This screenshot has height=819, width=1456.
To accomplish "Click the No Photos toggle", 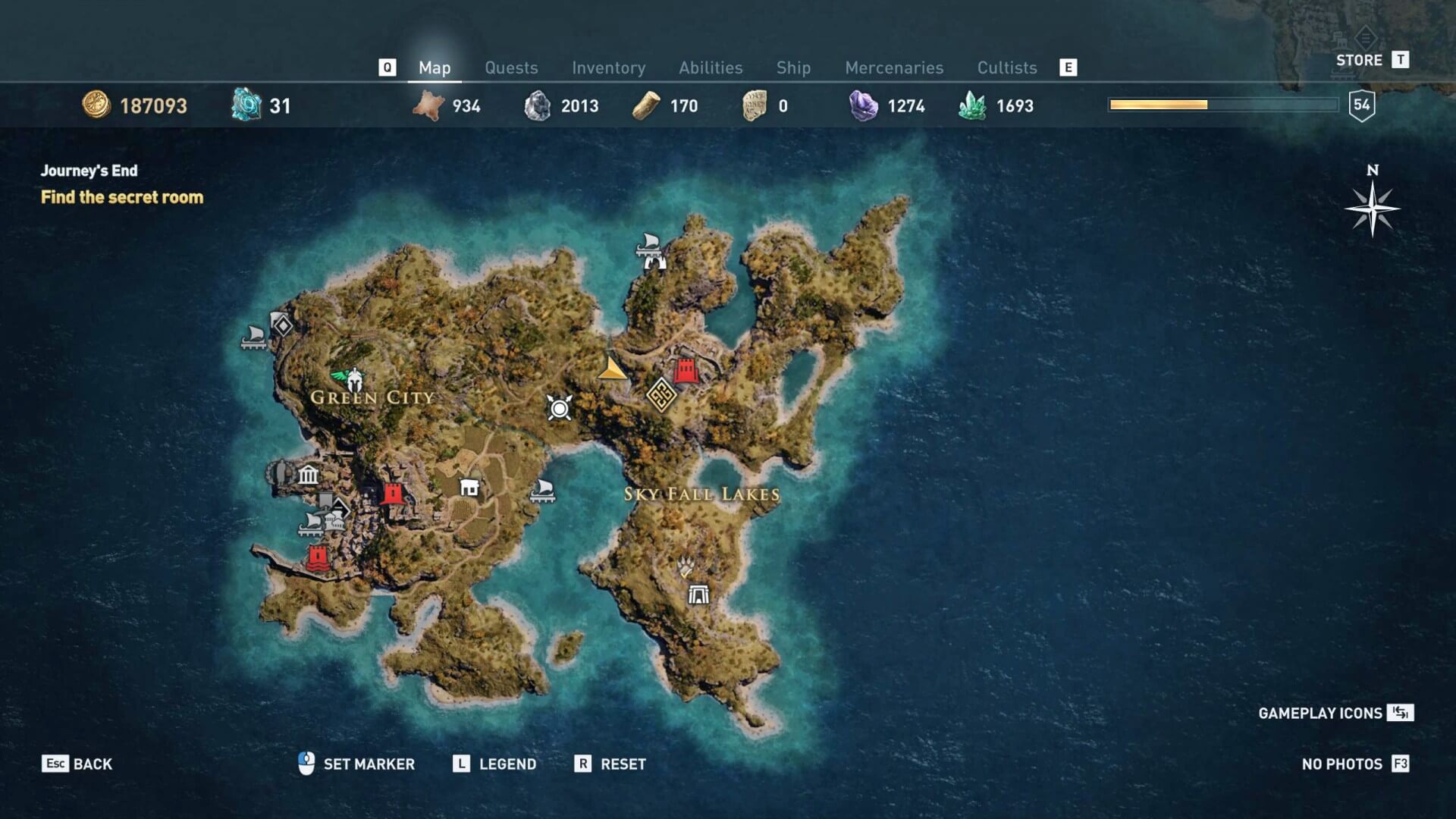I will coord(1355,764).
